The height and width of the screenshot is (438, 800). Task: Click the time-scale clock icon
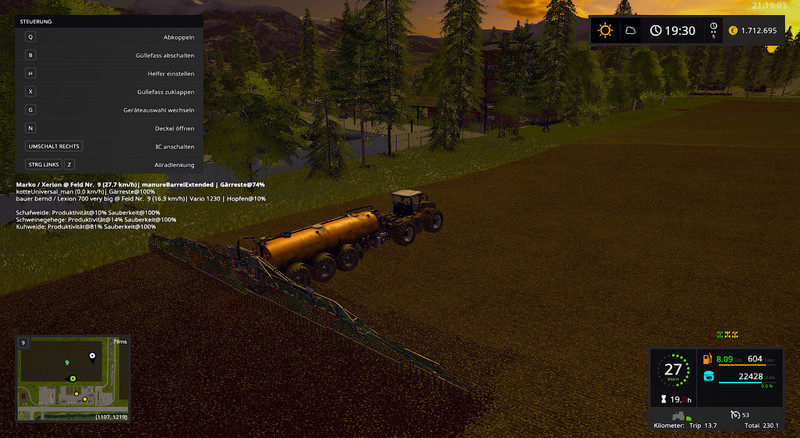[713, 30]
